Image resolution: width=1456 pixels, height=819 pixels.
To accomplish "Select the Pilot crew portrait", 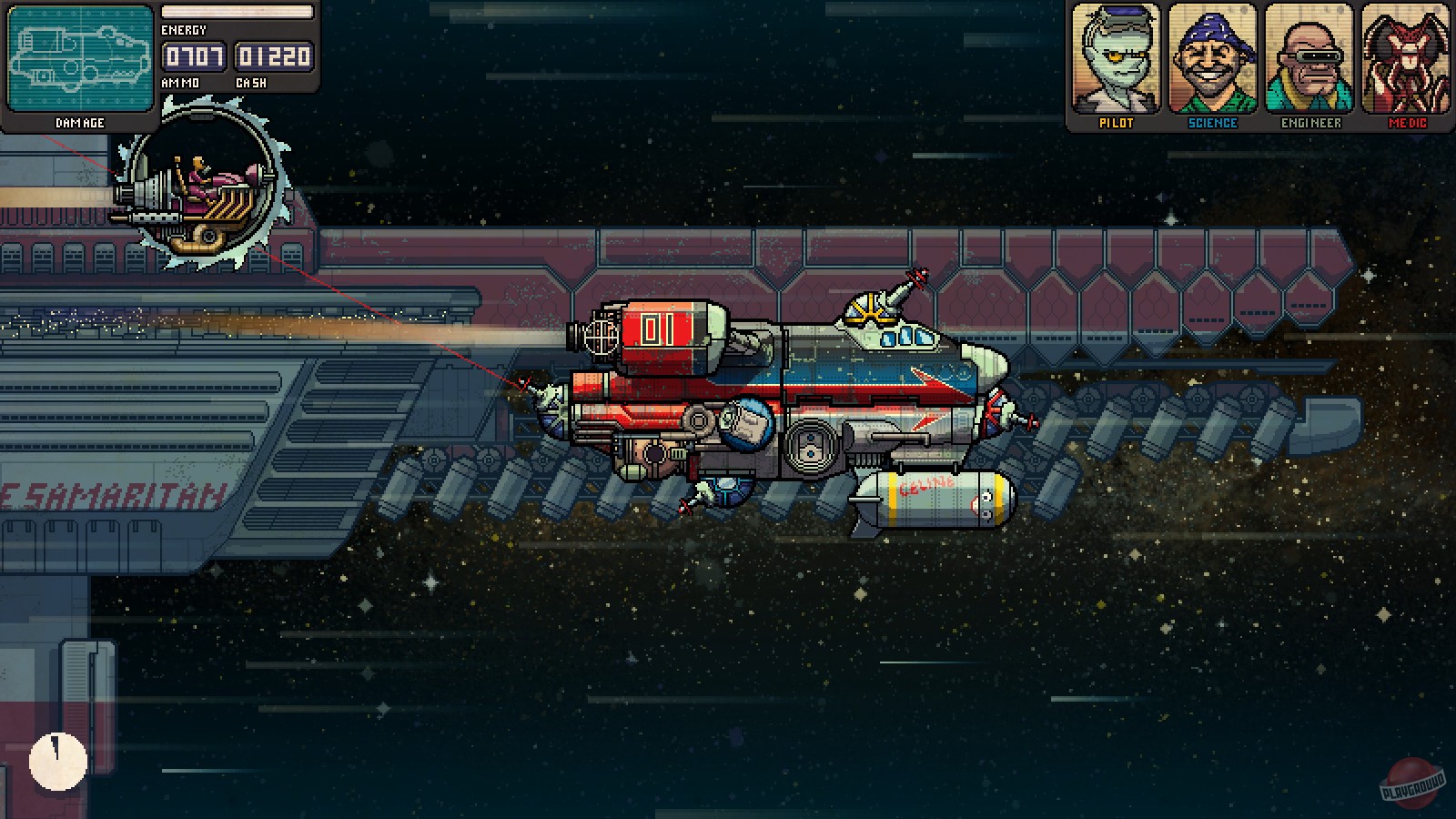I will point(1118,59).
